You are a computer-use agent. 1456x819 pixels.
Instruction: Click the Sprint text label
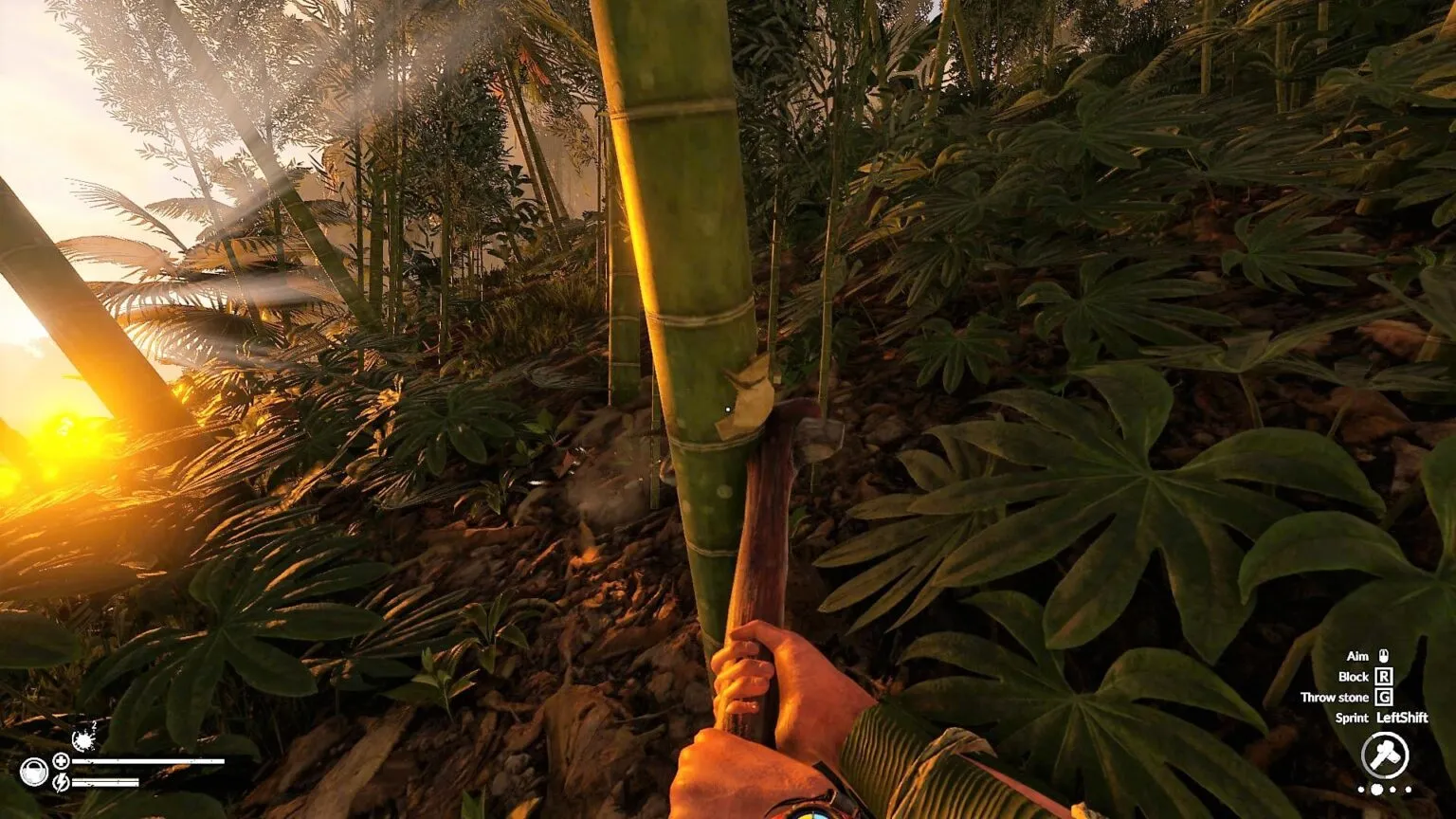pyautogui.click(x=1354, y=719)
